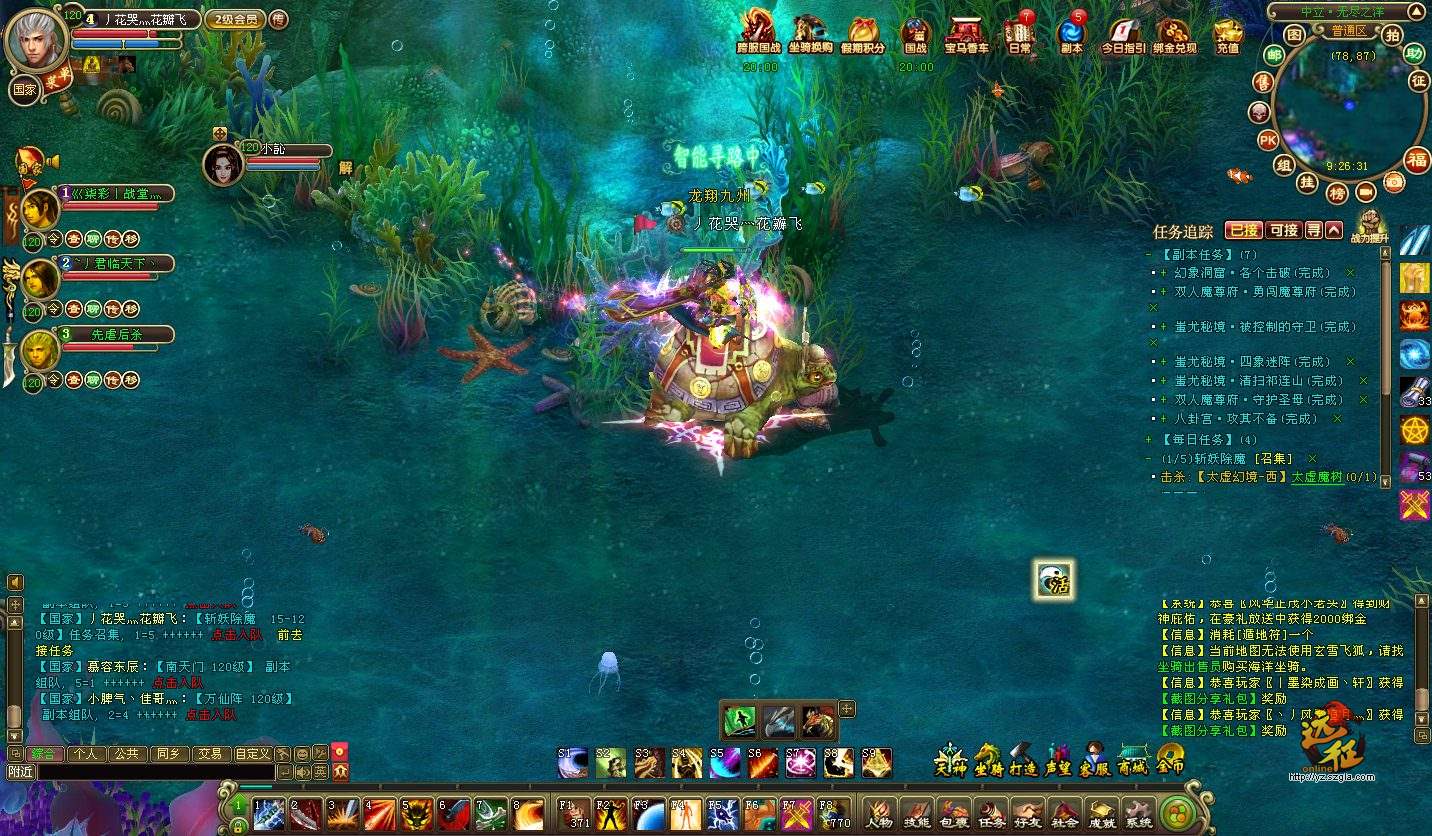Click the PK mode button by minimap
Image resolution: width=1432 pixels, height=836 pixels.
[x=1267, y=140]
